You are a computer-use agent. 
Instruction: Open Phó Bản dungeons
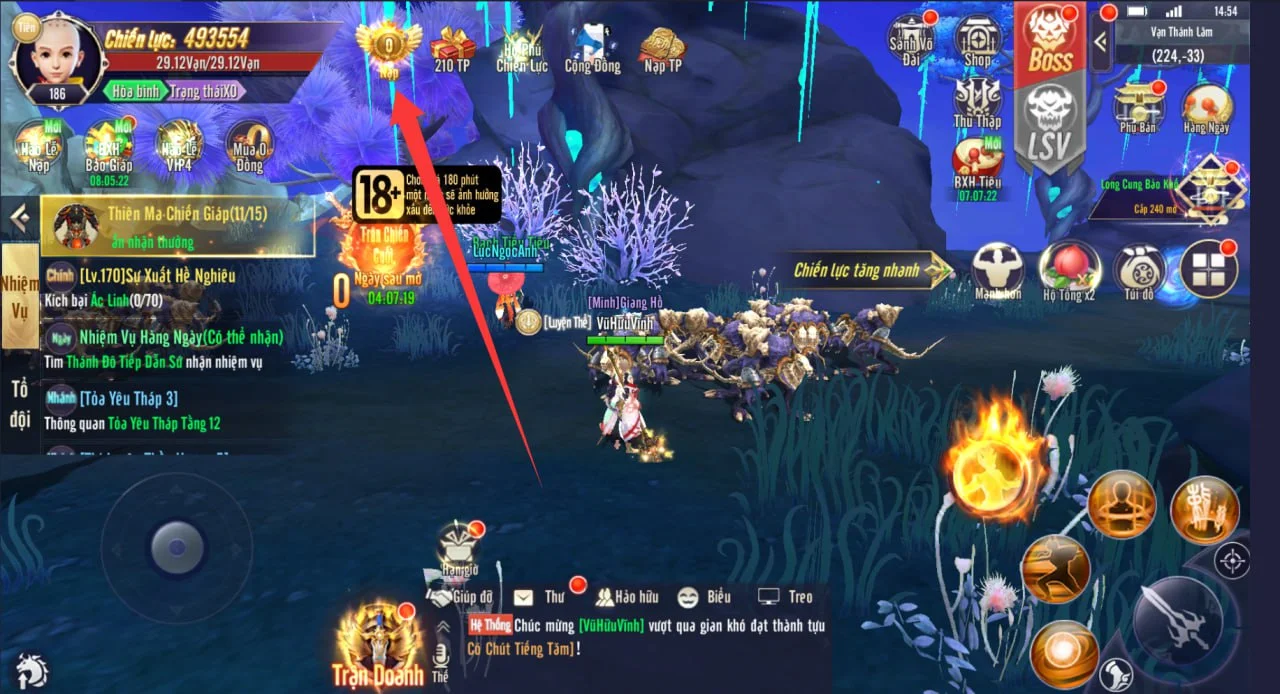point(1138,108)
